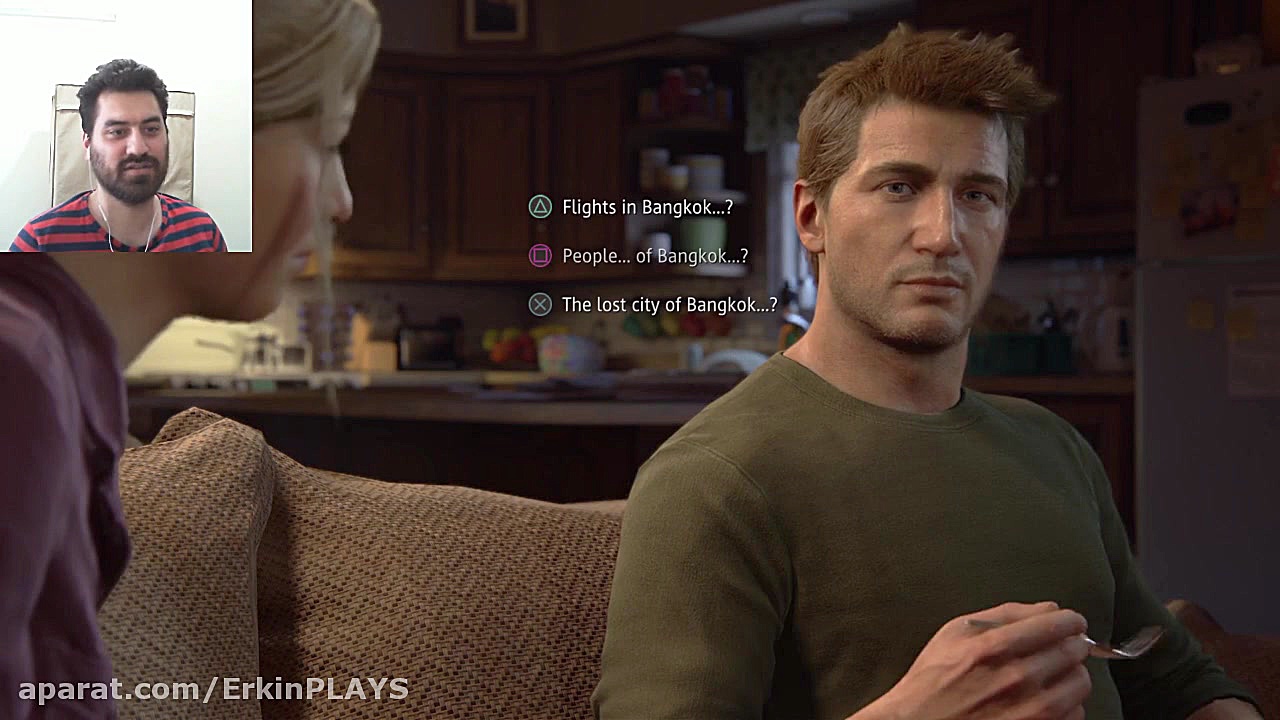The image size is (1280, 720).
Task: Click the icon beside 'The lost city of Bangkok...?'
Action: point(538,304)
